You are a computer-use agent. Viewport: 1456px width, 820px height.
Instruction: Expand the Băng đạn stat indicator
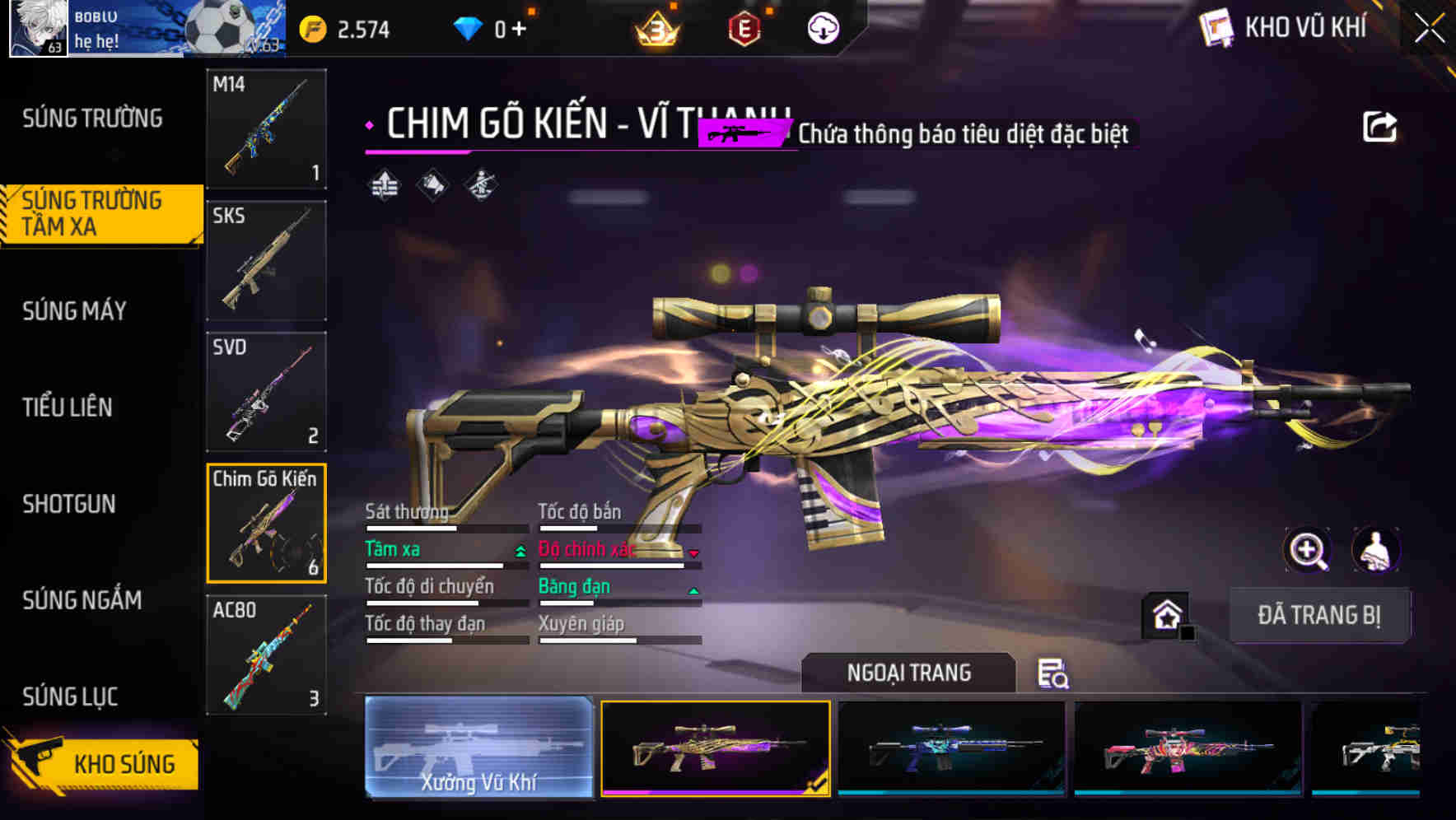[693, 589]
